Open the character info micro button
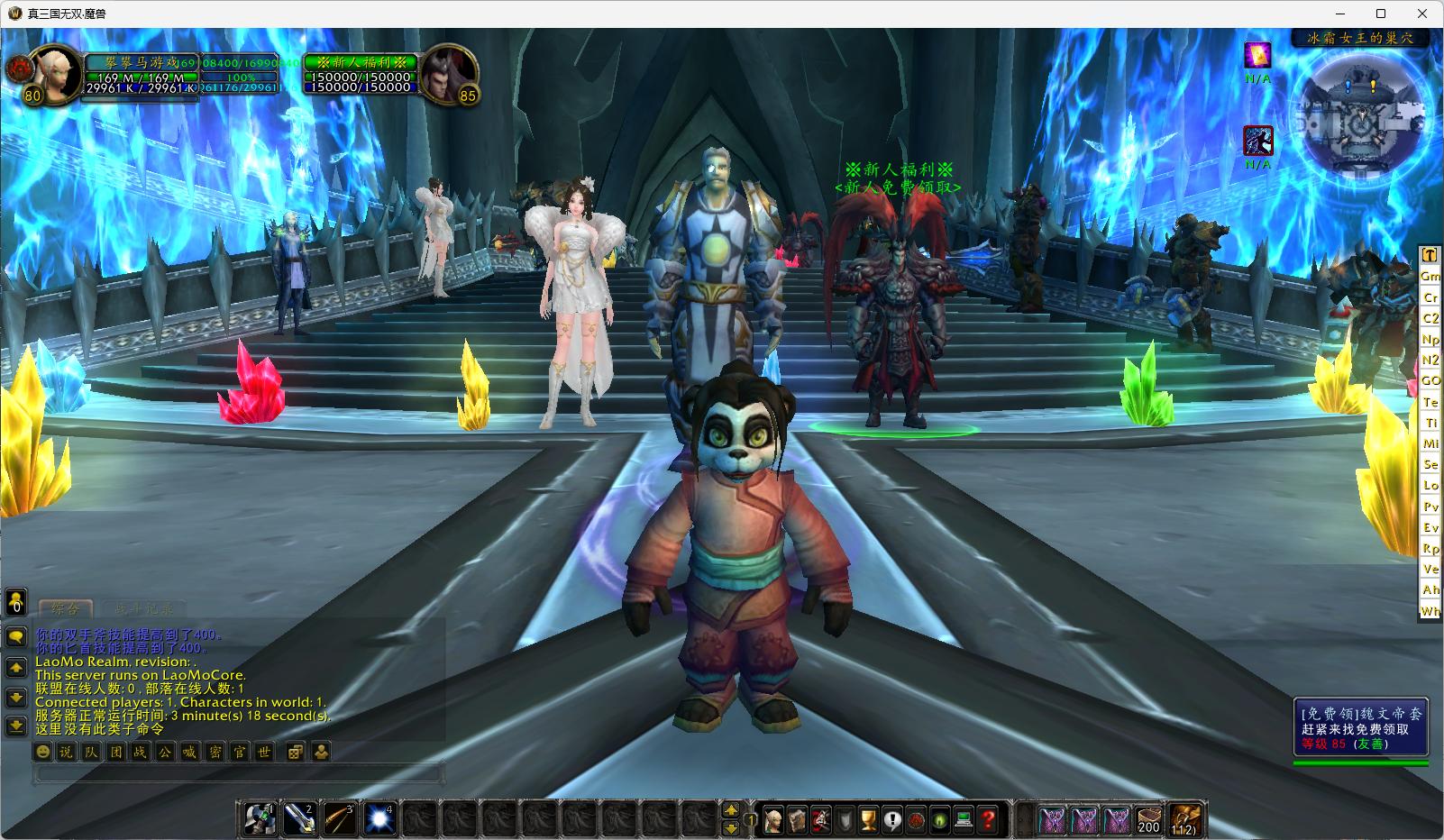Screen dimensions: 1444x840 [x=772, y=820]
